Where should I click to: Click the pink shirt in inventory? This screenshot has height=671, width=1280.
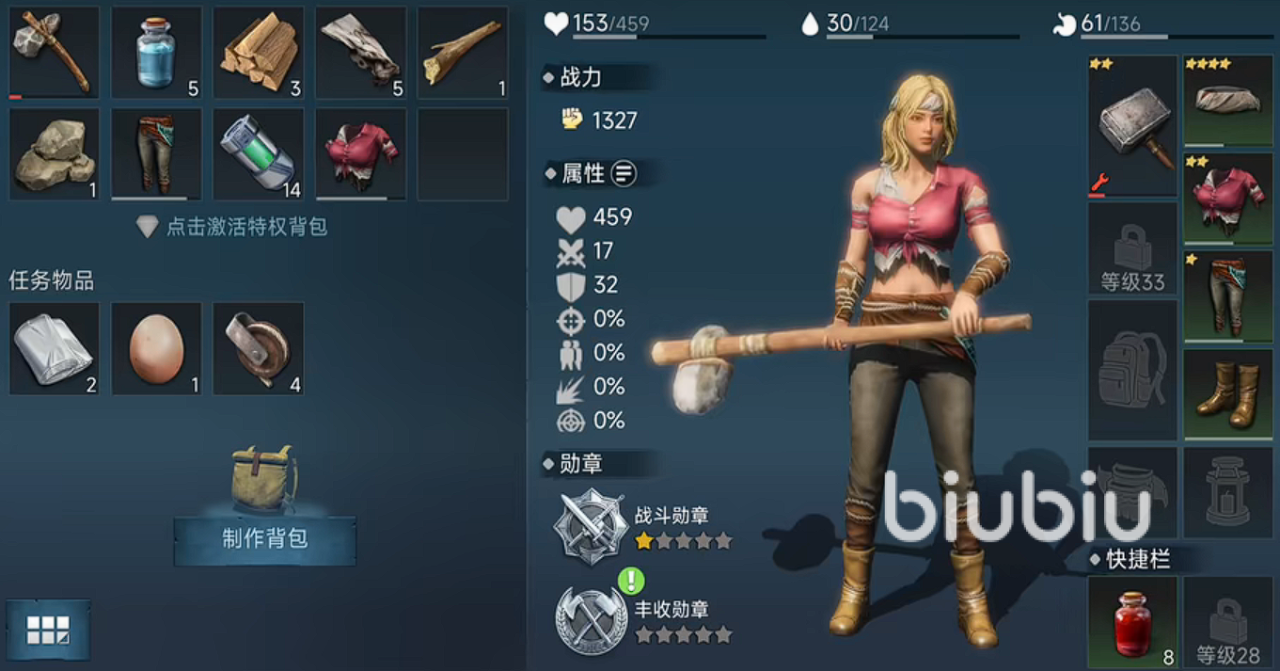tap(360, 154)
